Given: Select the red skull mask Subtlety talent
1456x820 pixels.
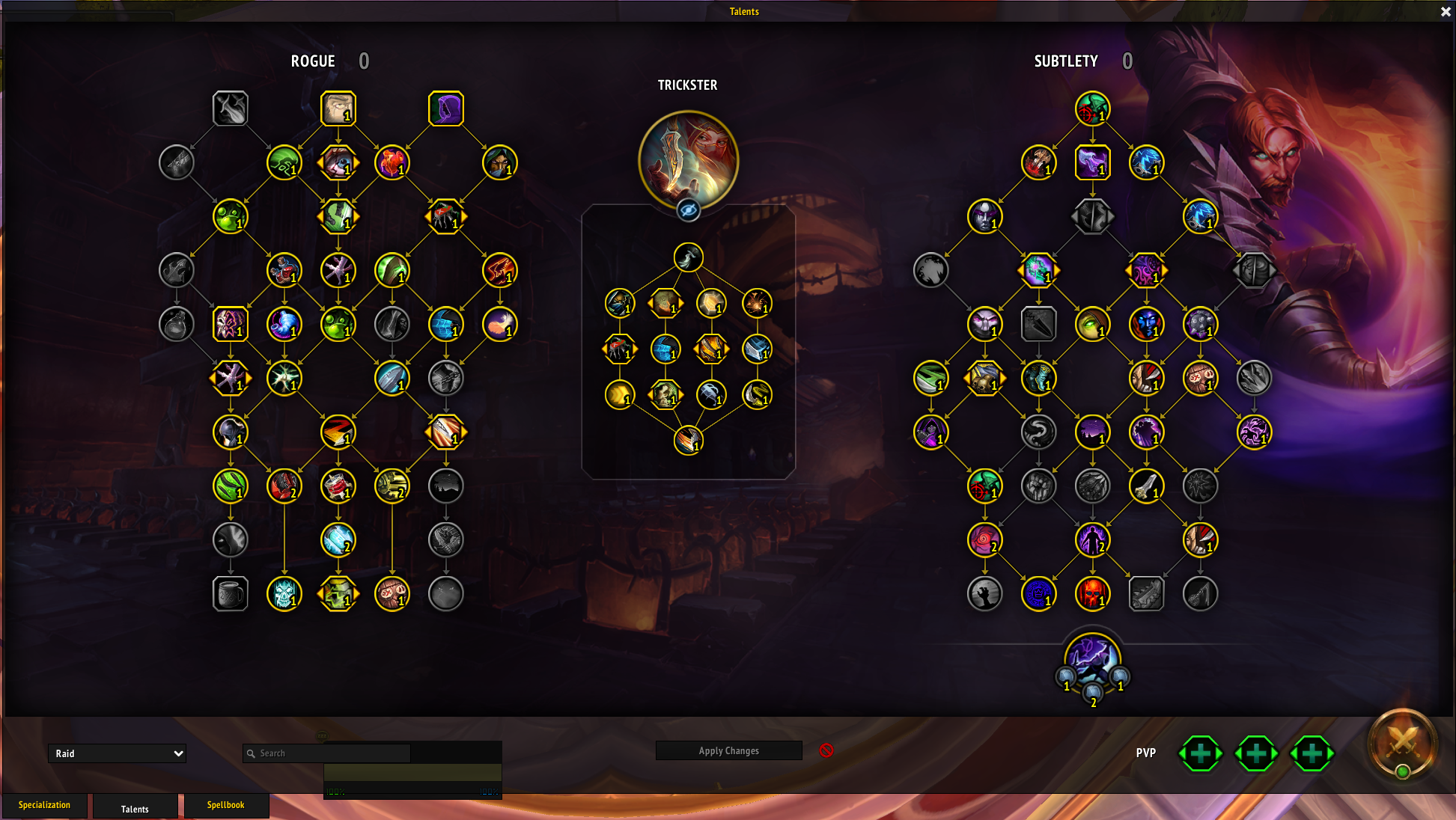Looking at the screenshot, I should click(1092, 594).
